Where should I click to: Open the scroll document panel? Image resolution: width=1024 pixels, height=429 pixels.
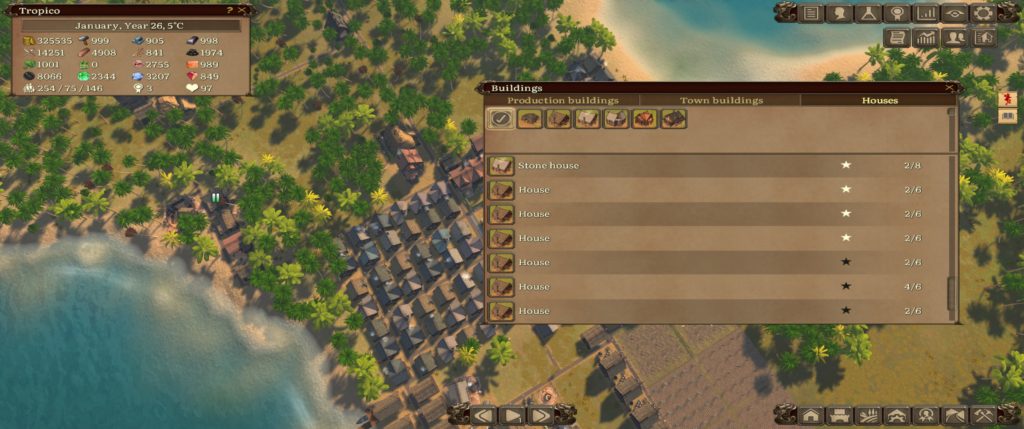(x=898, y=37)
